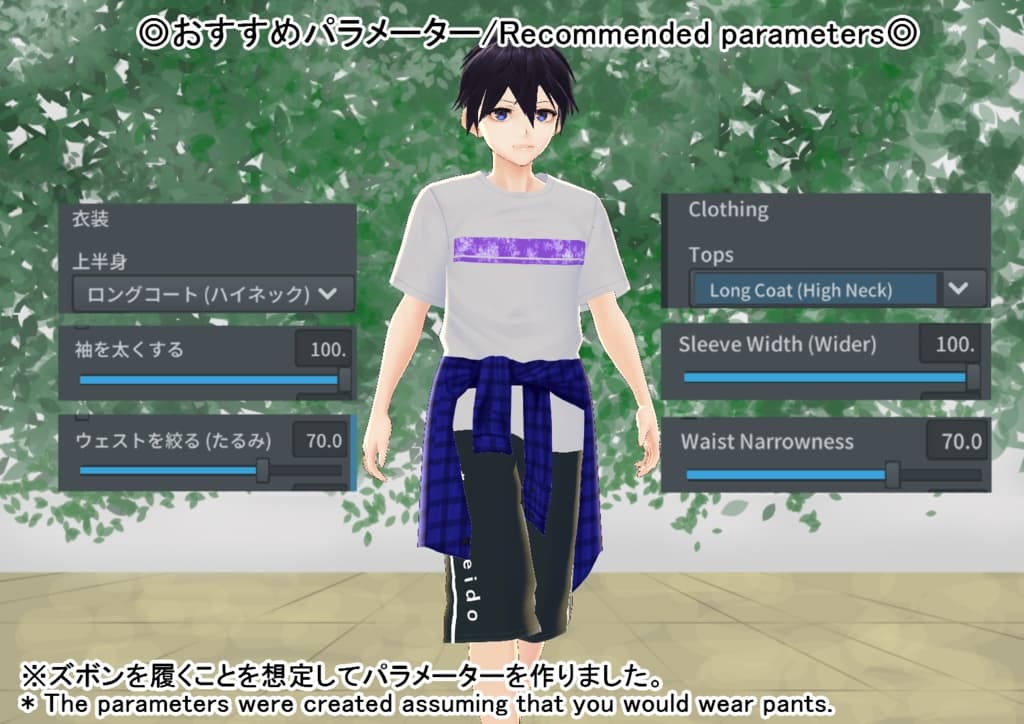Select the ウェストを絞る value field showing 70.0

coord(320,440)
